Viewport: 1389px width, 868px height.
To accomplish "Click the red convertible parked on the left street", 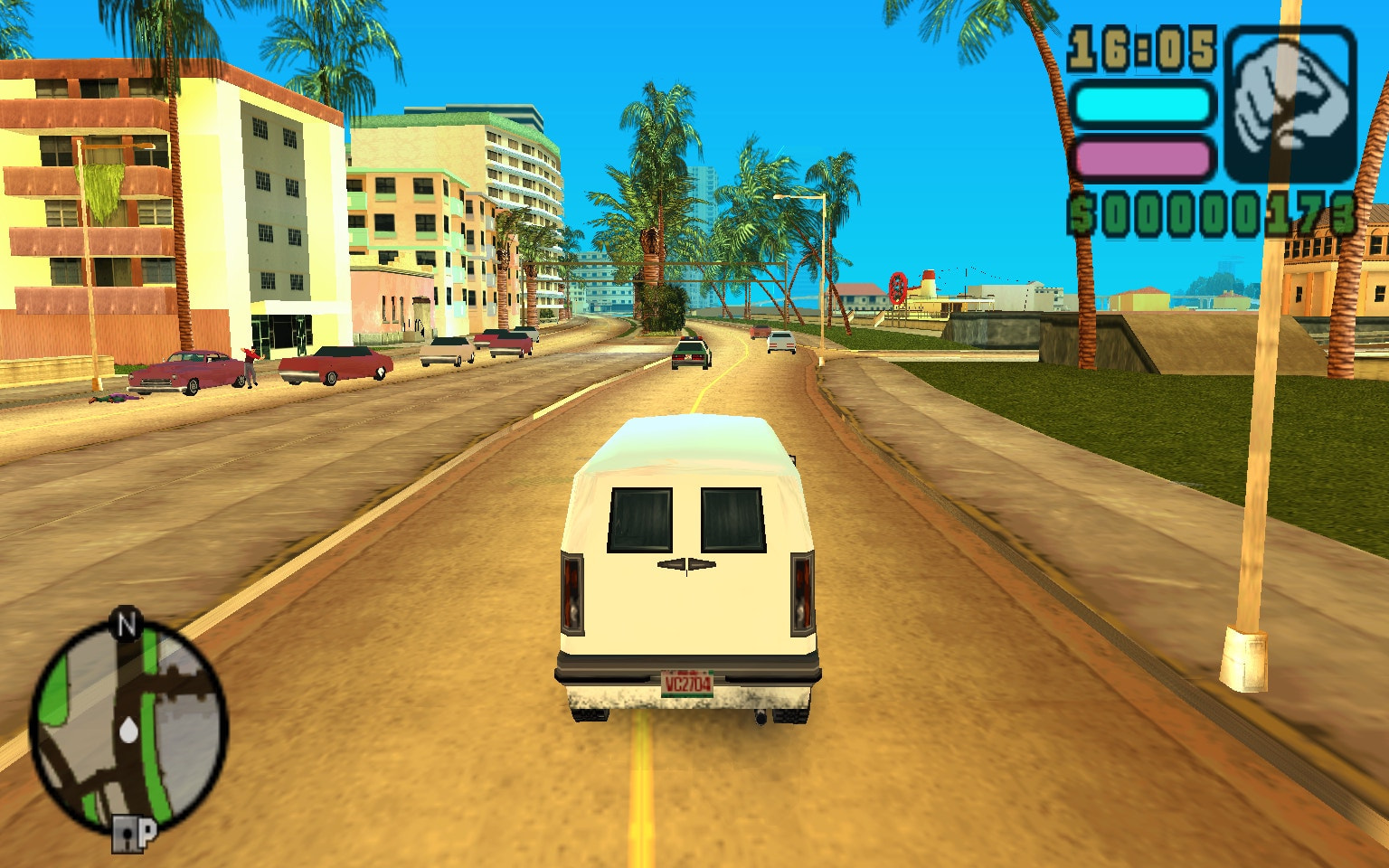I will point(339,363).
